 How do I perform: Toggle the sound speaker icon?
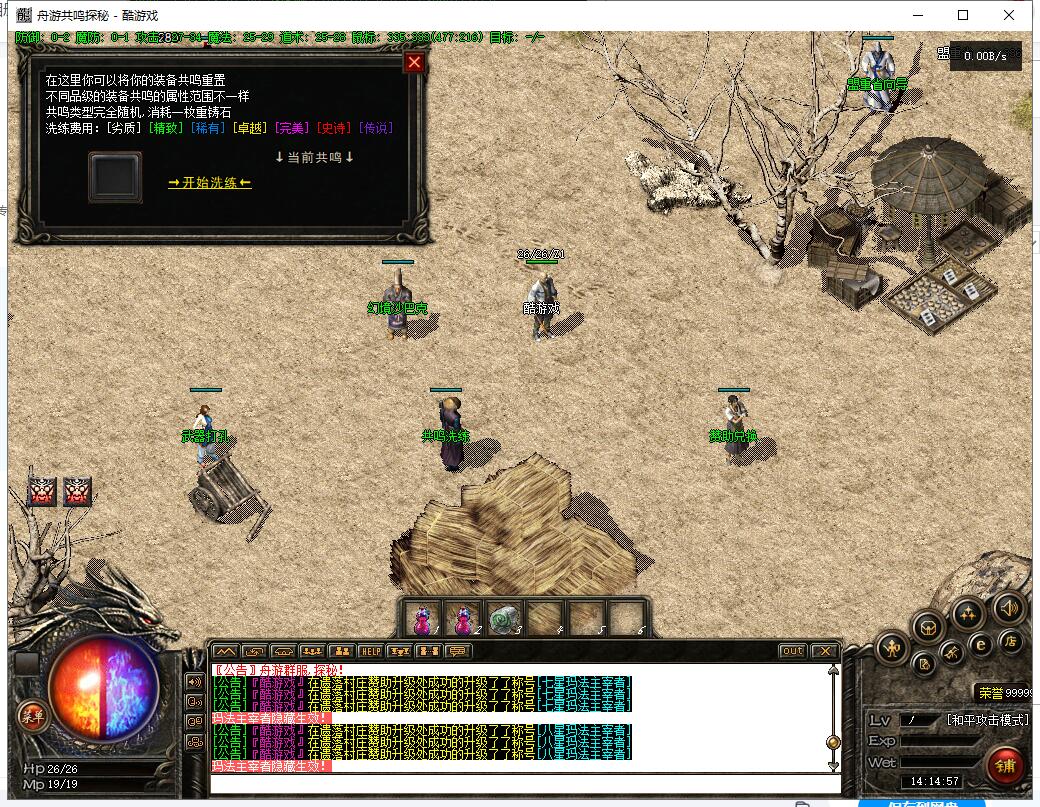point(1008,607)
